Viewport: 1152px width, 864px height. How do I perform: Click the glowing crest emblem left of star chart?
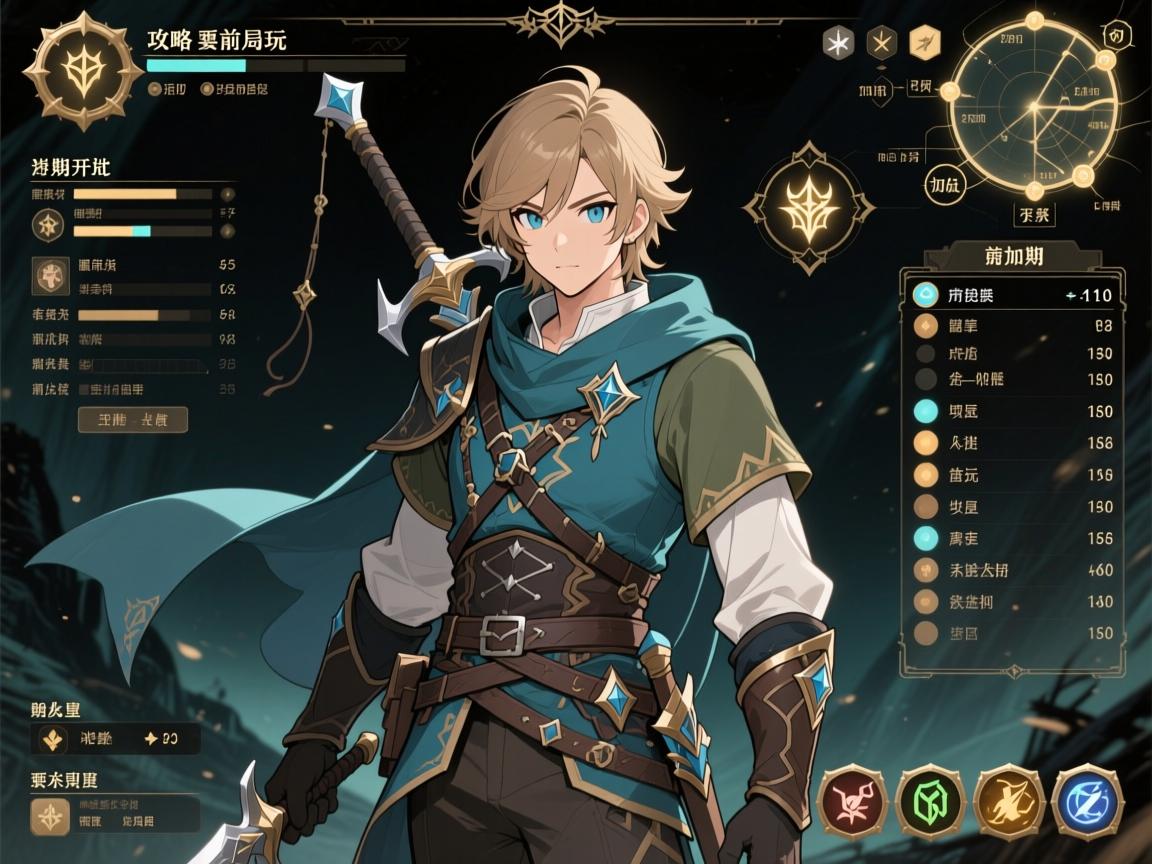pos(808,208)
